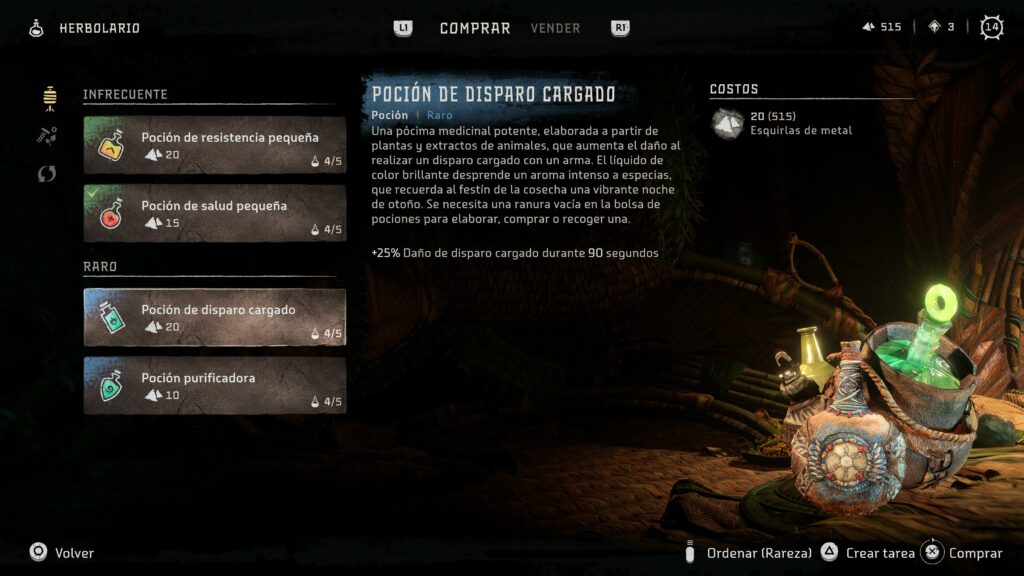Click the Volver label to go back

coord(74,553)
